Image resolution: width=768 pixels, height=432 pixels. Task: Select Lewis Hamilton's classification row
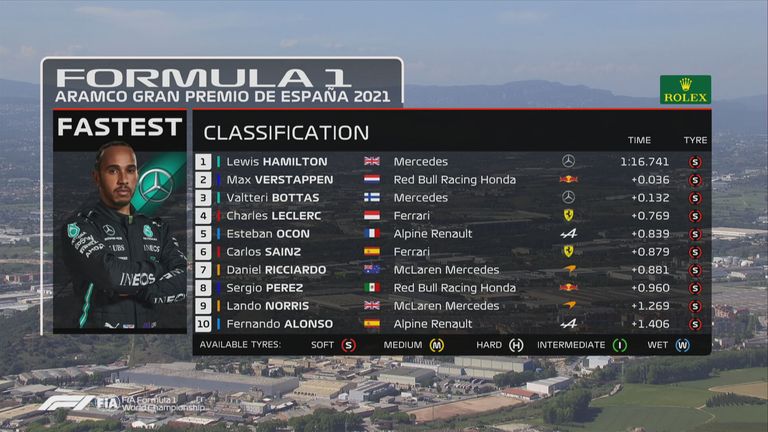point(450,161)
